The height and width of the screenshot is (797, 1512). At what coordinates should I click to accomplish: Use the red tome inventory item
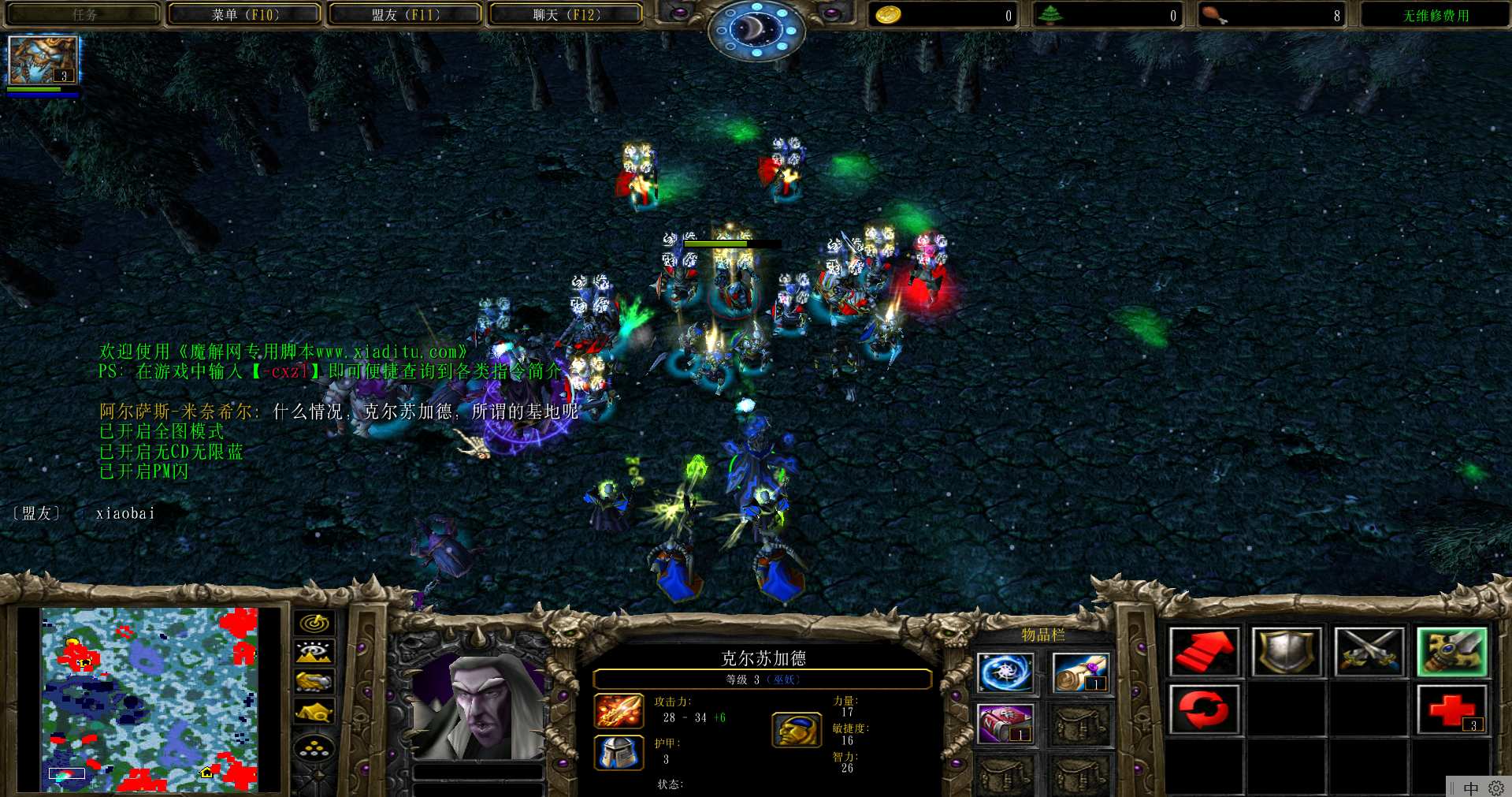(1005, 724)
